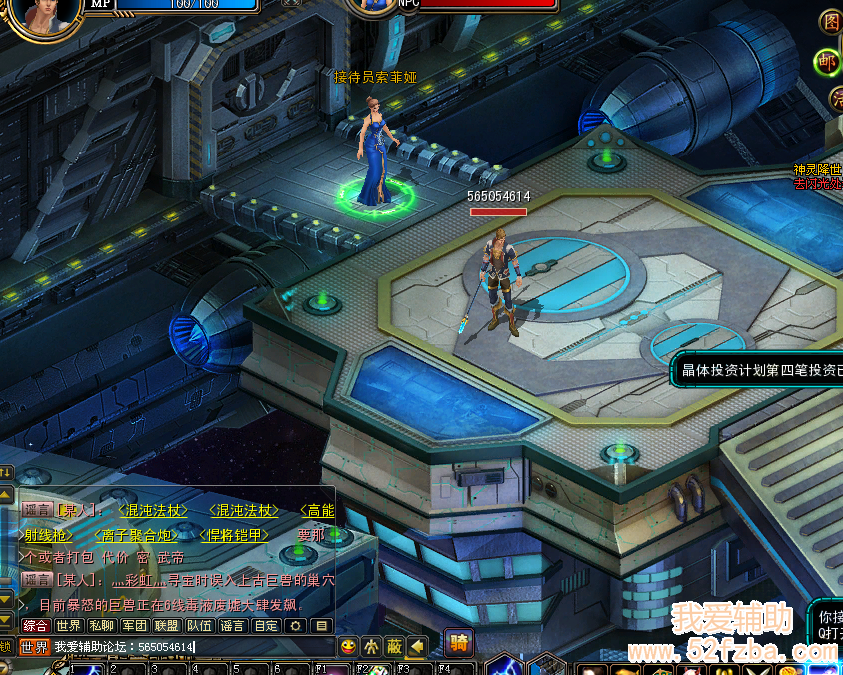Switch to the 联盟 chat tab

(167, 626)
